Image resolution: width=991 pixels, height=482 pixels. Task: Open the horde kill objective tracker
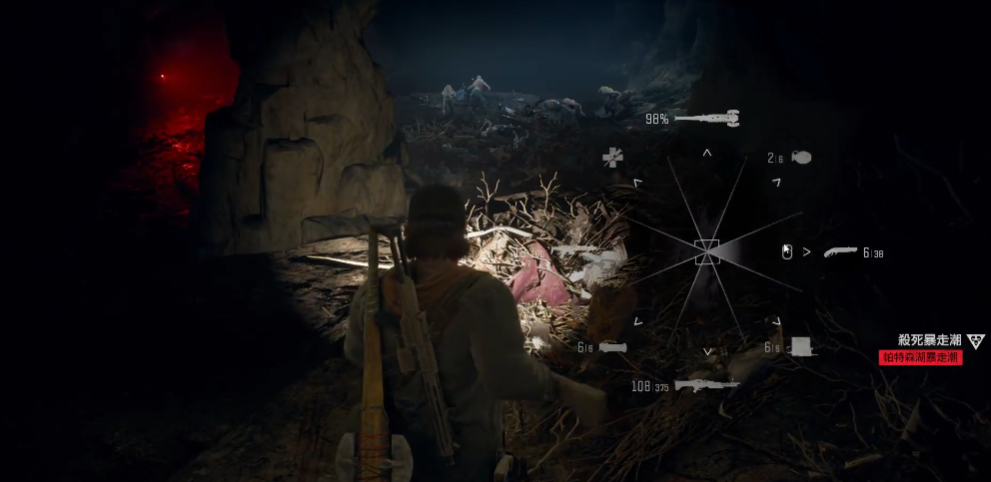[929, 342]
